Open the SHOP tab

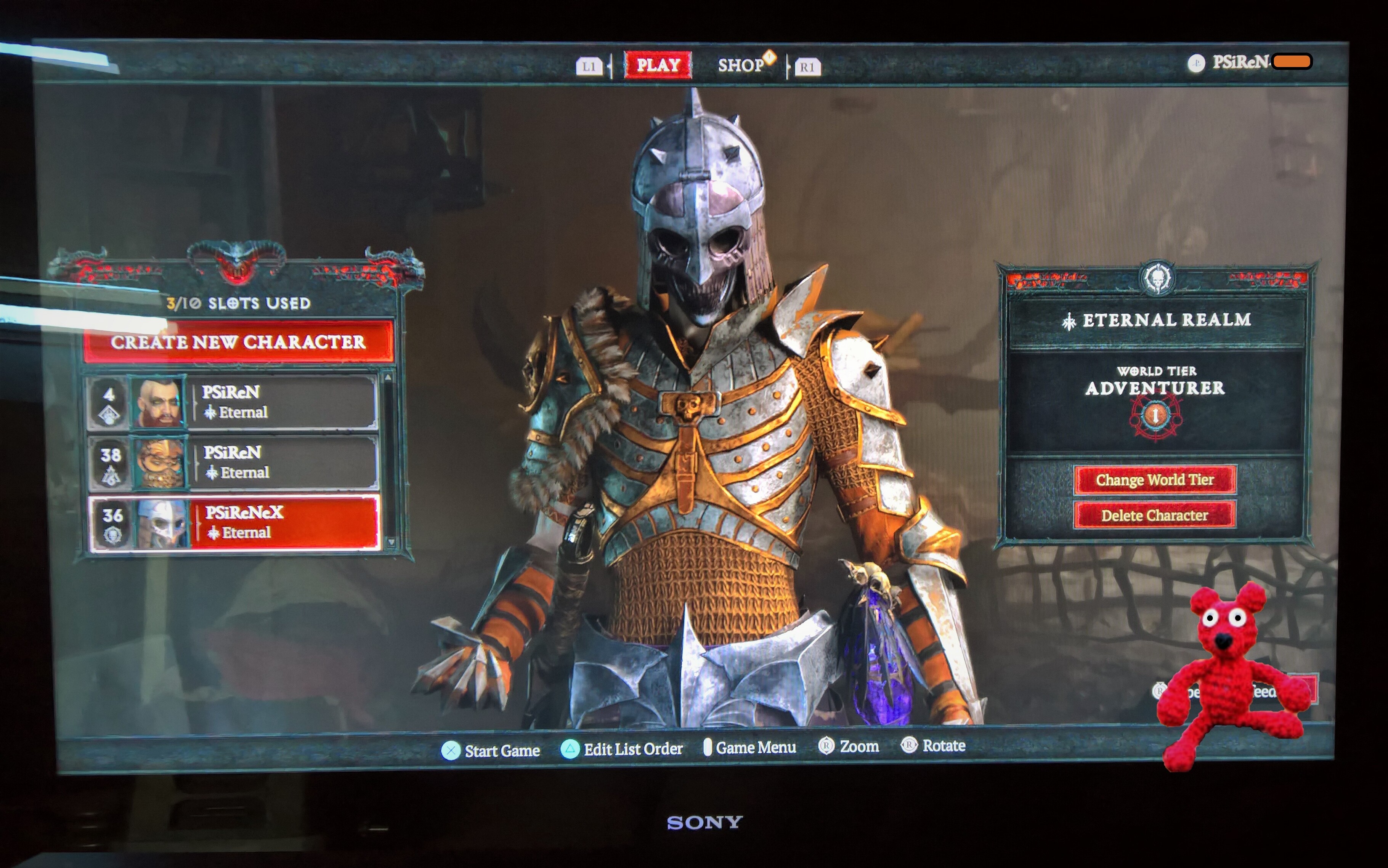click(741, 65)
